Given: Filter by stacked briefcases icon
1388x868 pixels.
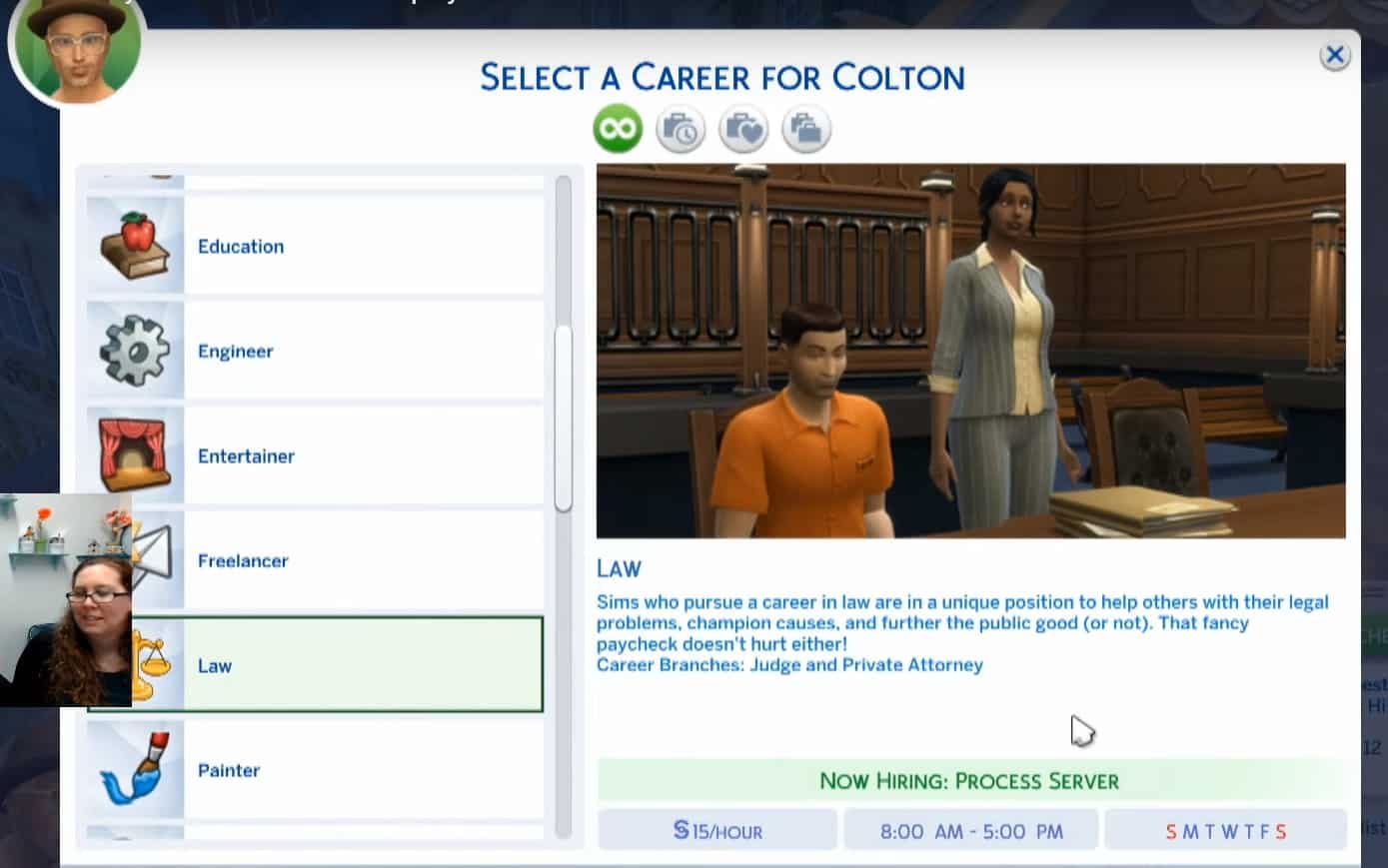Looking at the screenshot, I should pyautogui.click(x=805, y=130).
